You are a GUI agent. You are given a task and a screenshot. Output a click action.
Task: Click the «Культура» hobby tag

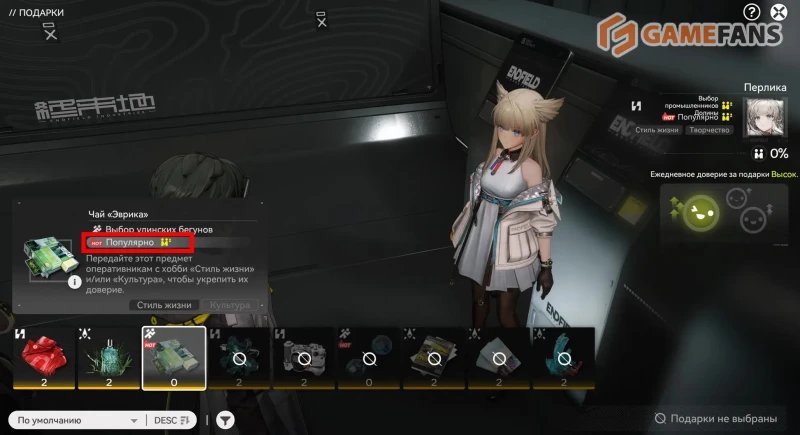[230, 305]
